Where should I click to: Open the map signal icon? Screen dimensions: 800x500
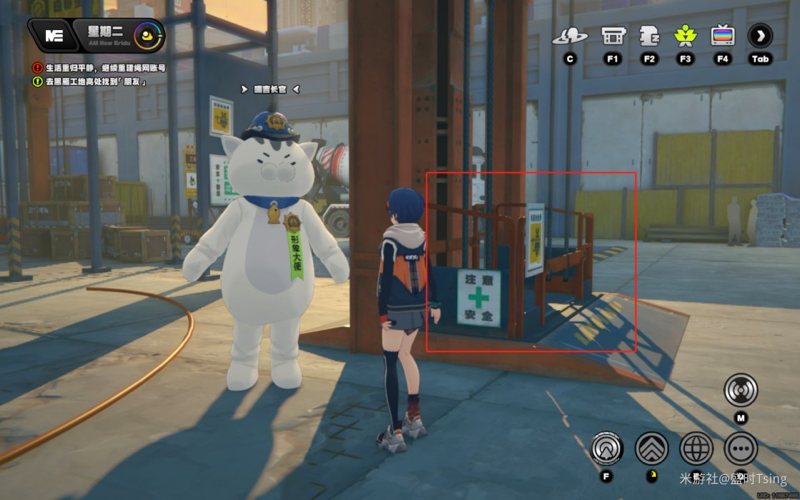coord(741,390)
